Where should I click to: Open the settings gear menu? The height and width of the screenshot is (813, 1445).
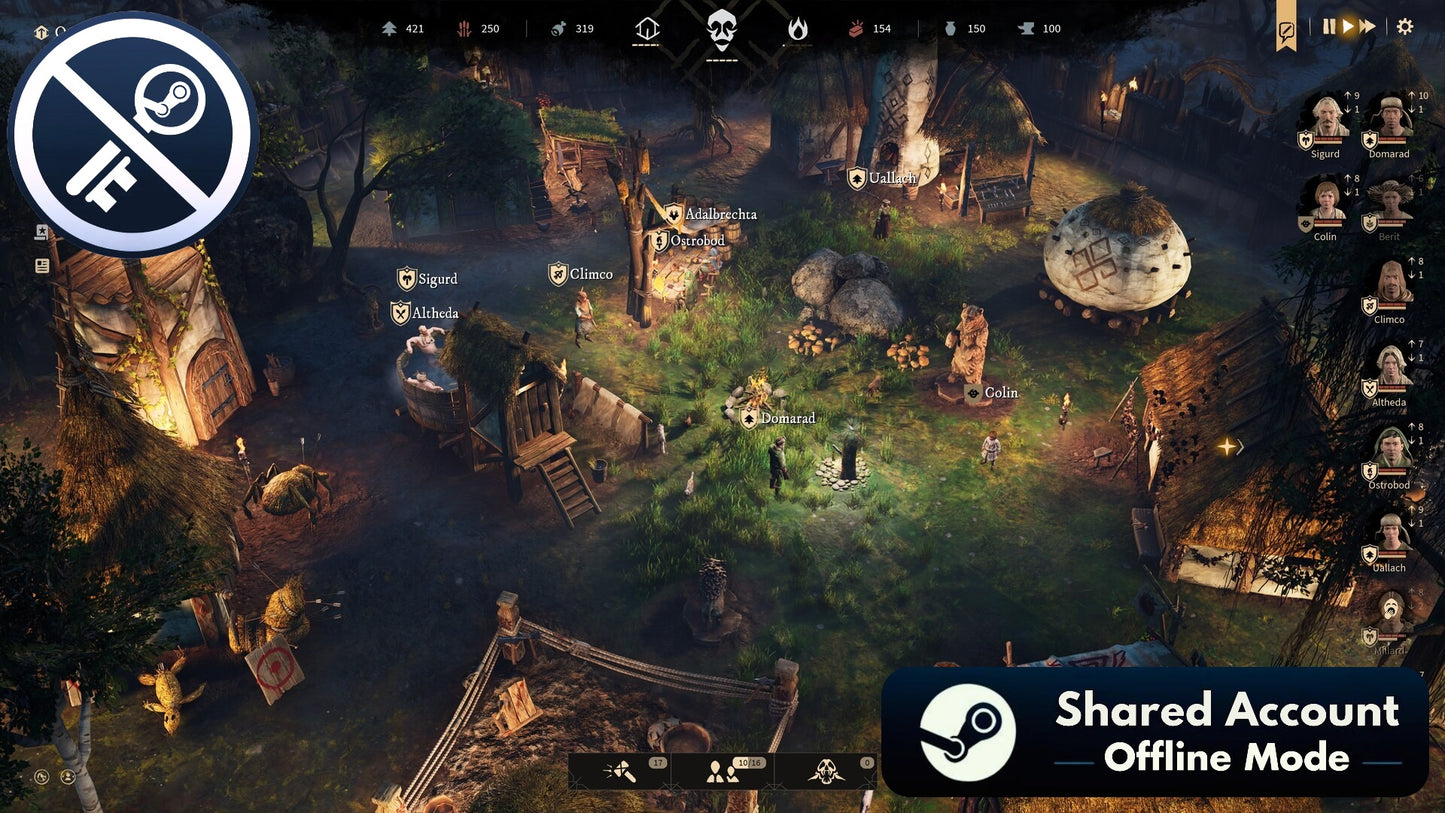pyautogui.click(x=1405, y=27)
